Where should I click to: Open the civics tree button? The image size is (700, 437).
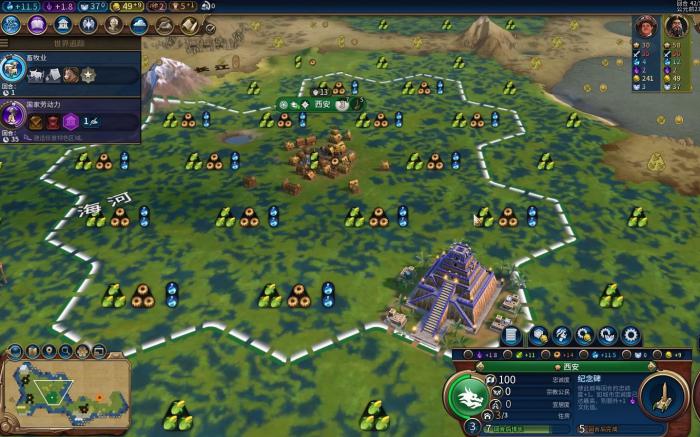pyautogui.click(x=38, y=25)
